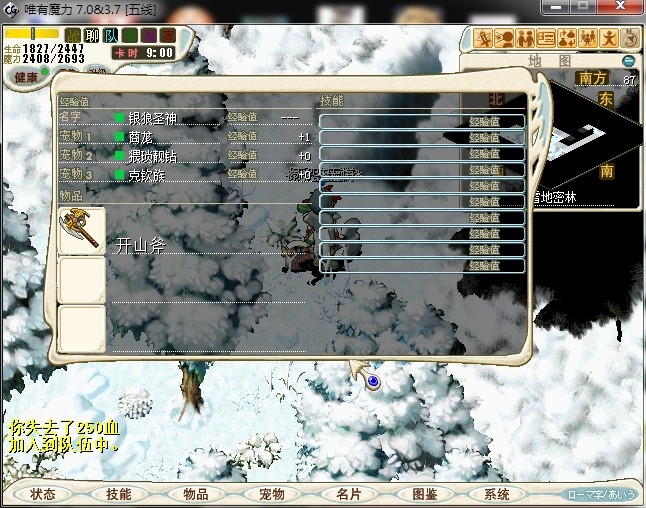Viewport: 646px width, 508px height.
Task: Open the 宠物 pets menu
Action: click(271, 494)
